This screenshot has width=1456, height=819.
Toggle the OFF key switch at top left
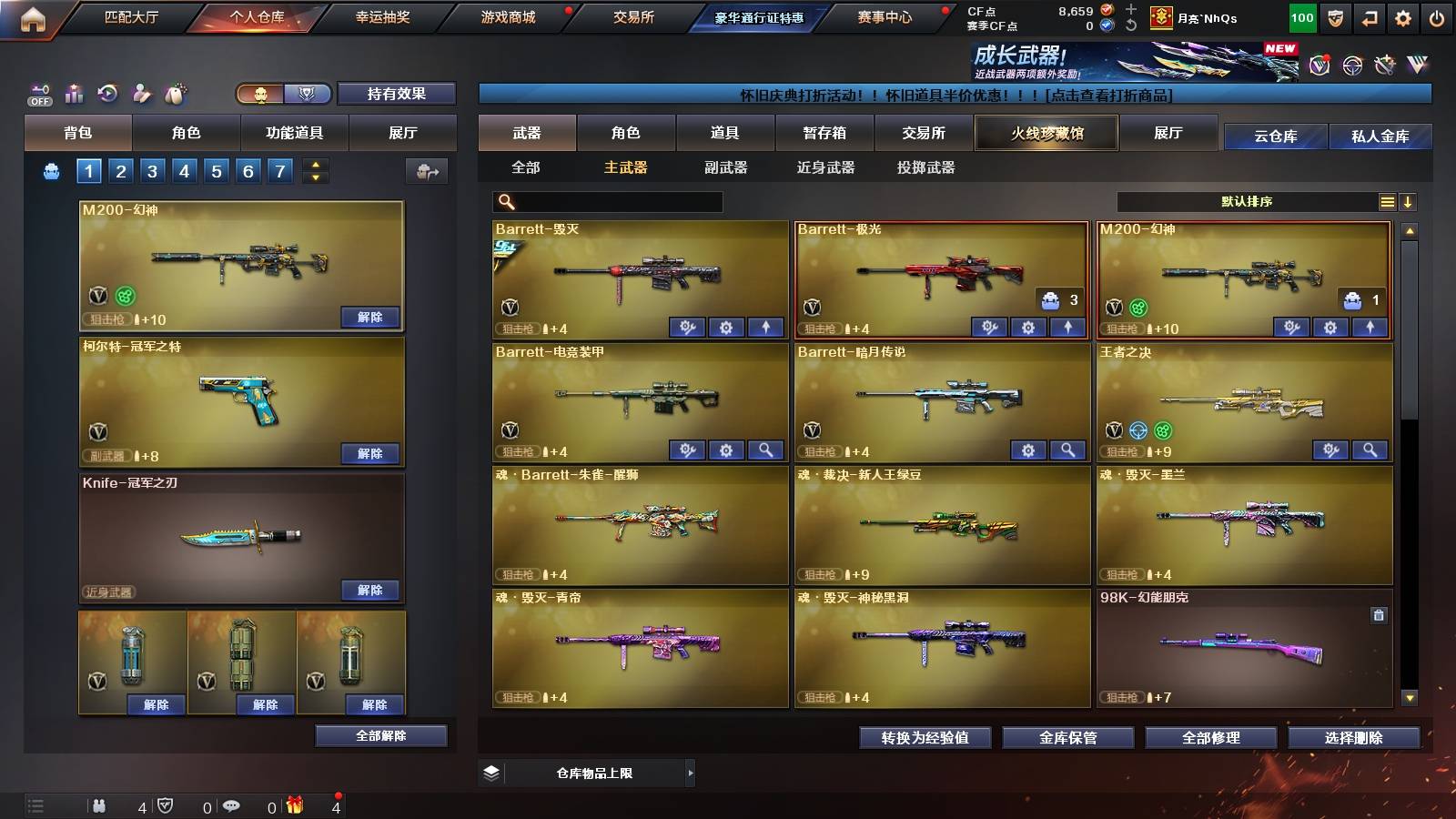[39, 93]
